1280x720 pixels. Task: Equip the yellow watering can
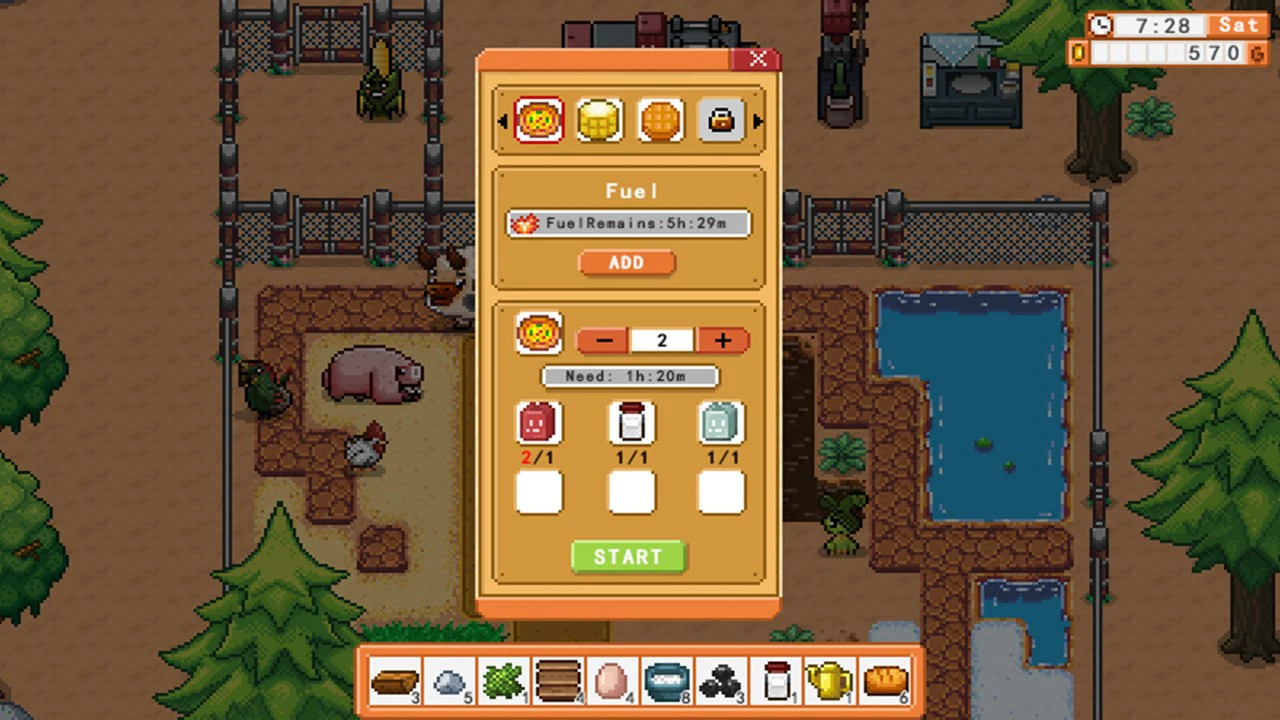coord(829,682)
